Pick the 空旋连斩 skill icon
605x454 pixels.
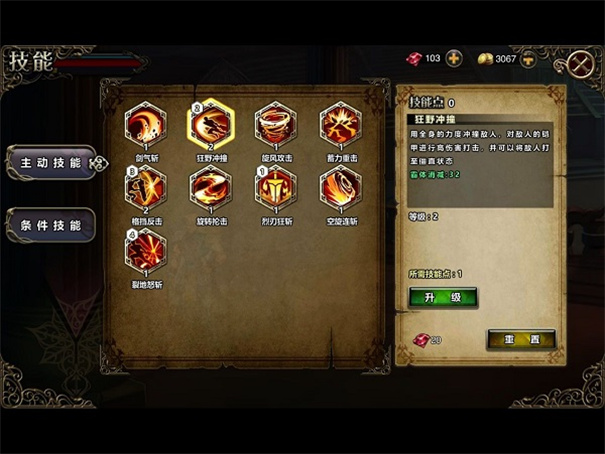(x=340, y=187)
